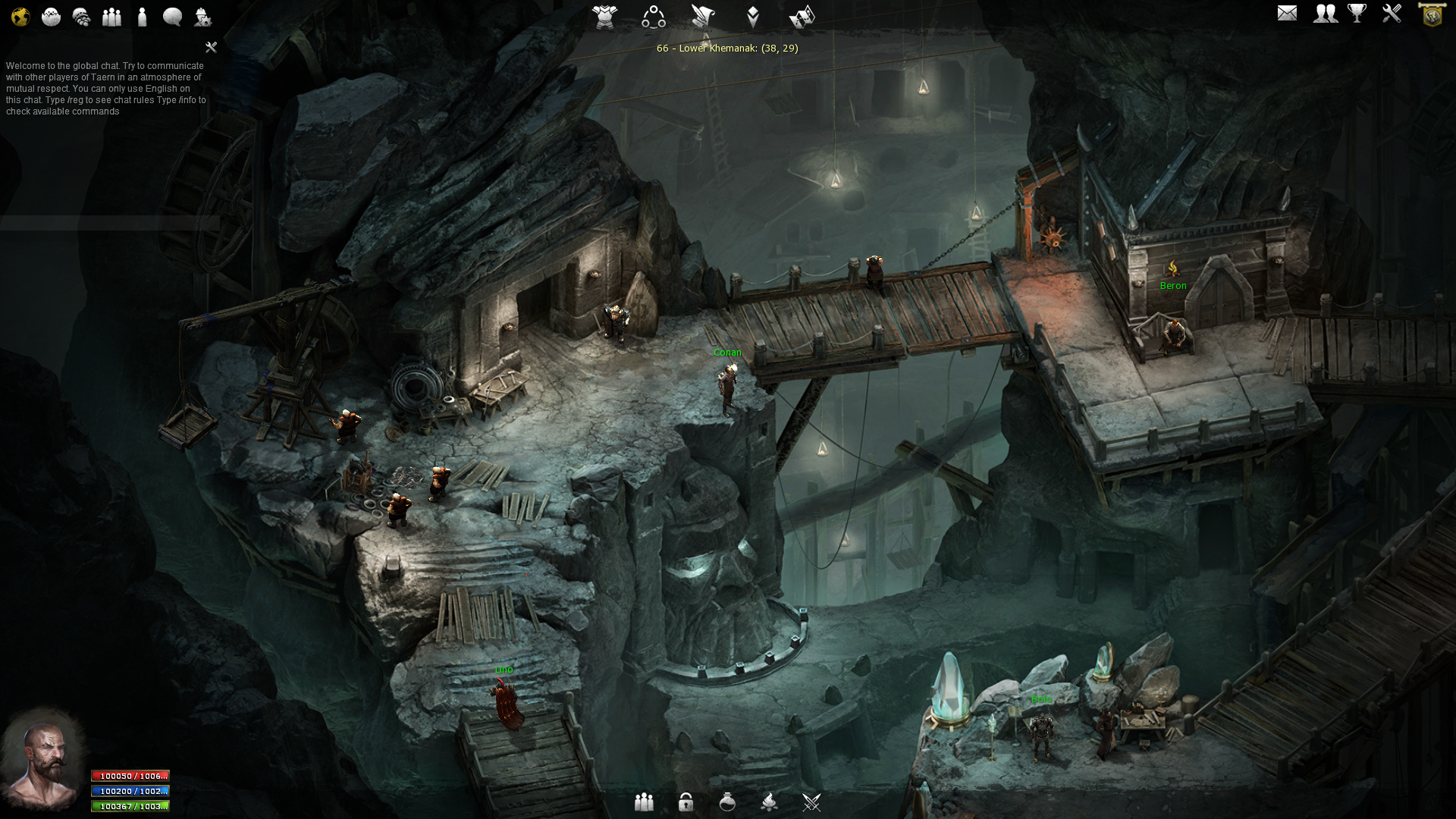The width and height of the screenshot is (1456, 819).
Task: Switch to the single-person chat tab
Action: pyautogui.click(x=142, y=17)
